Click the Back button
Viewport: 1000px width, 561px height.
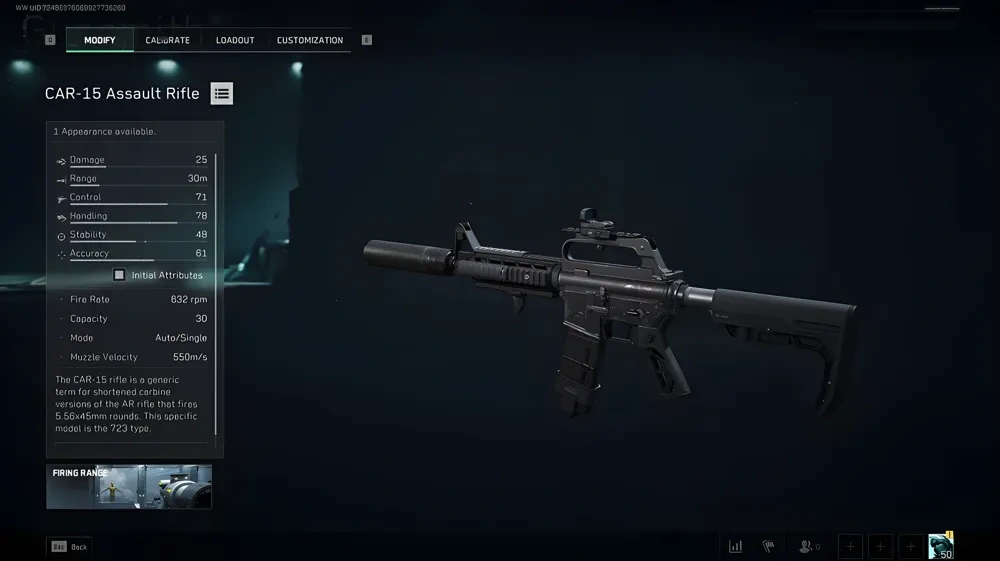[69, 547]
